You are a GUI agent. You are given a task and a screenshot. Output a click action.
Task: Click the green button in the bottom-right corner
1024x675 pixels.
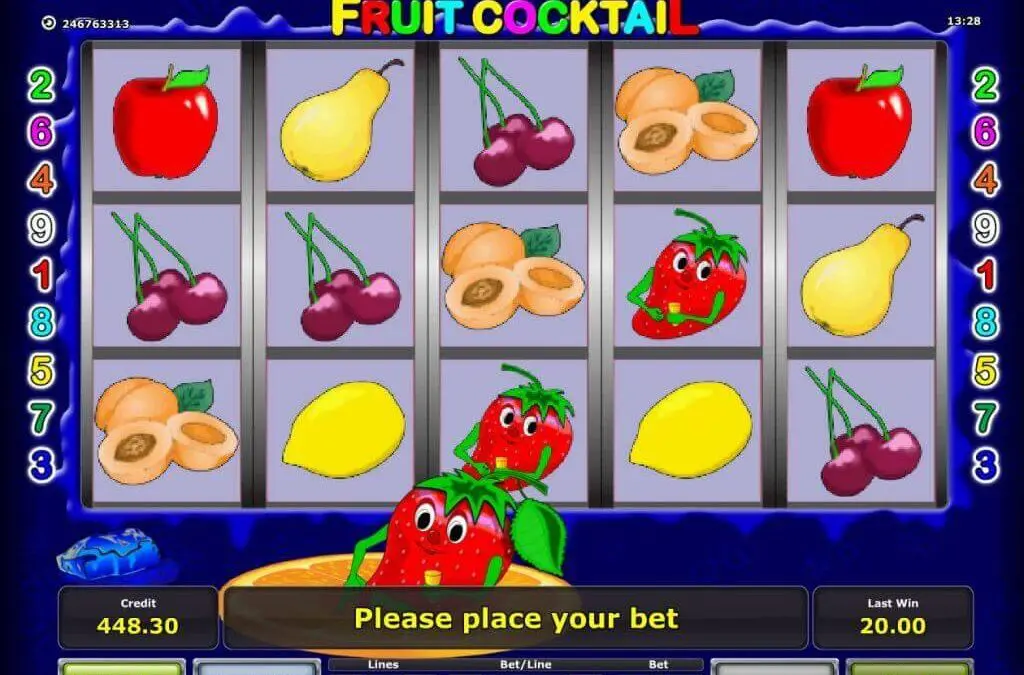[x=908, y=667]
